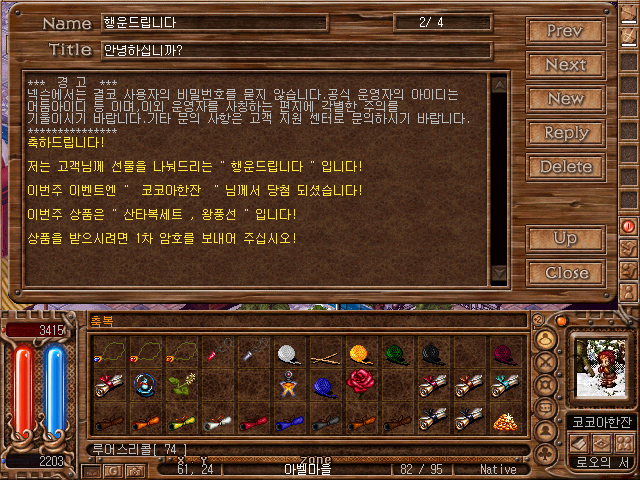Pick the white yarn ball item
The image size is (640, 480).
tap(289, 353)
